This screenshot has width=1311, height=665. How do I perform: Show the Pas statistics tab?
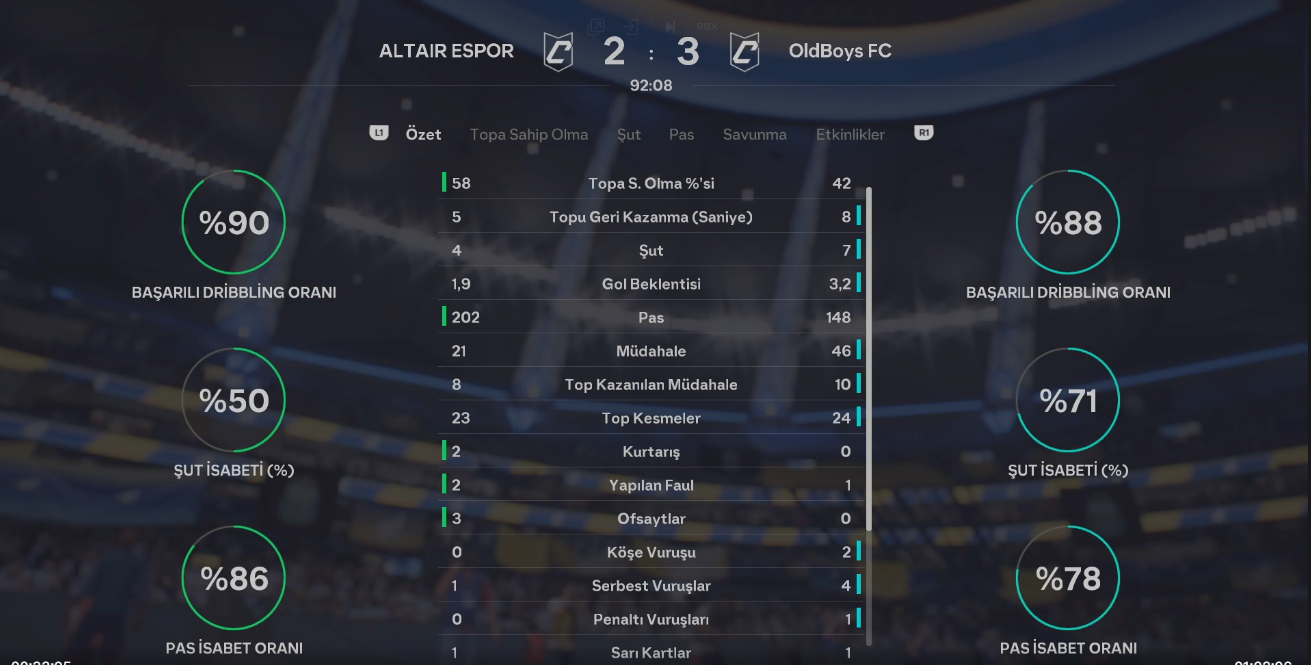pos(681,134)
